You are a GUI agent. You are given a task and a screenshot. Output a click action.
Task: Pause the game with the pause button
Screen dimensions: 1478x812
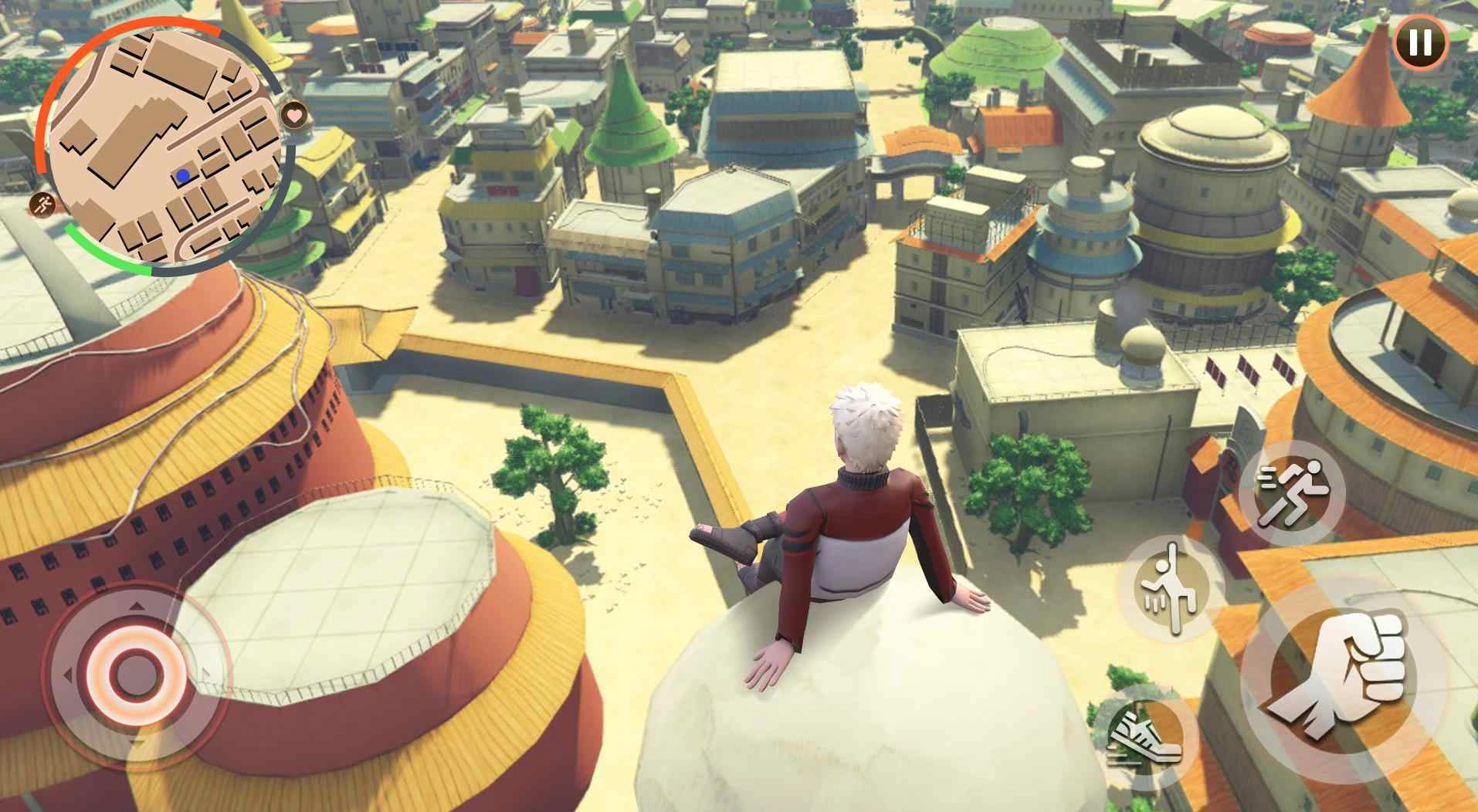coord(1419,41)
